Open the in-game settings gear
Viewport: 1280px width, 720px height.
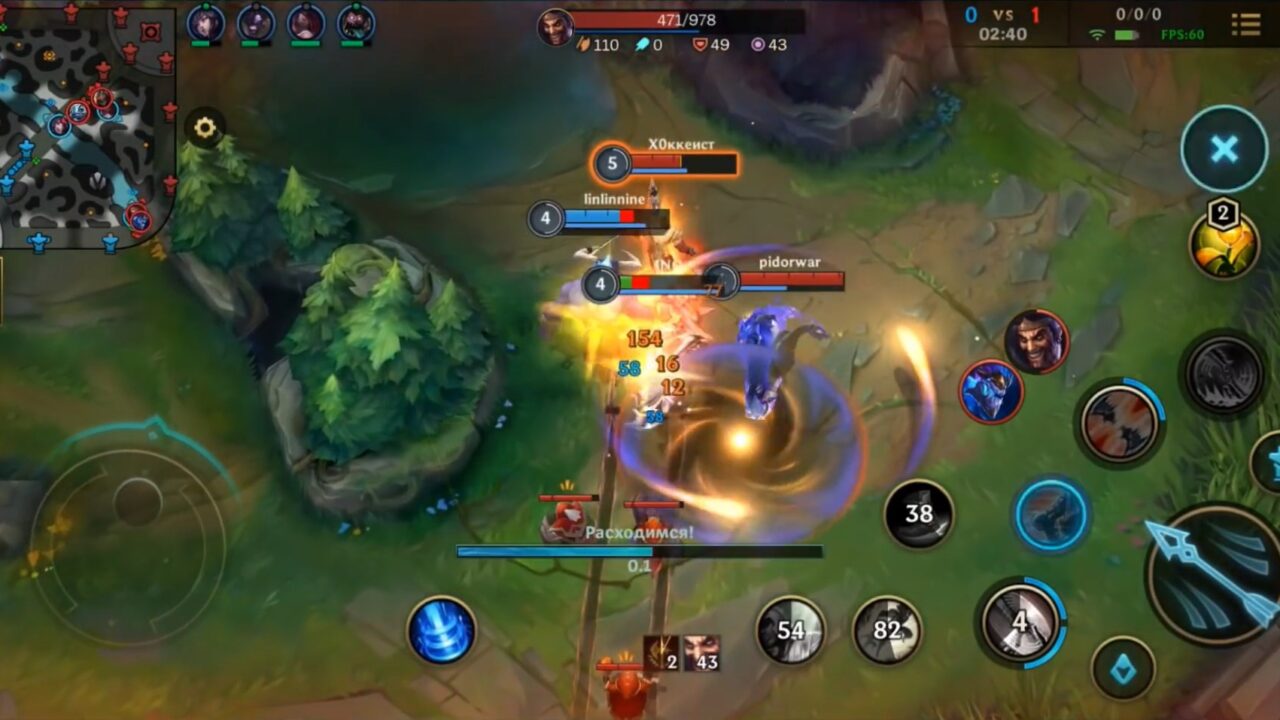(x=207, y=128)
